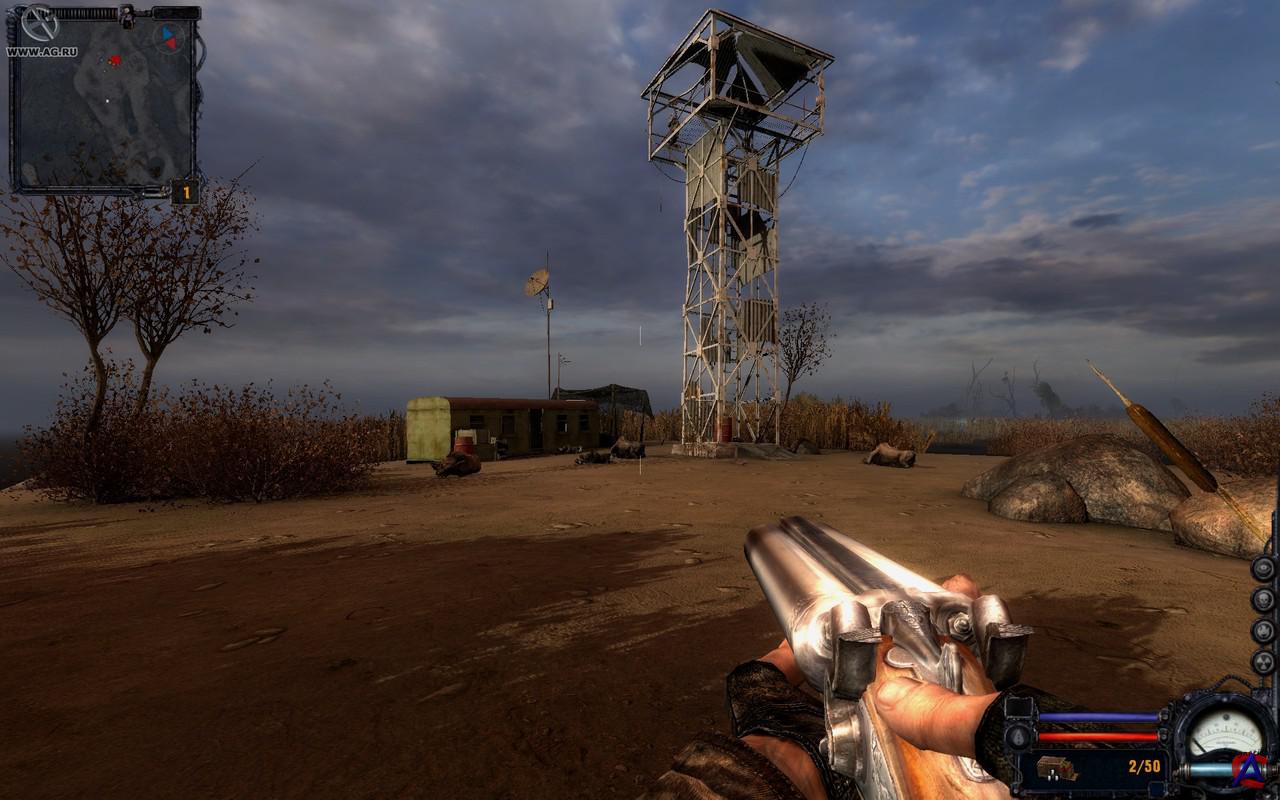Select the stalker figure icon above minimap

(x=126, y=15)
